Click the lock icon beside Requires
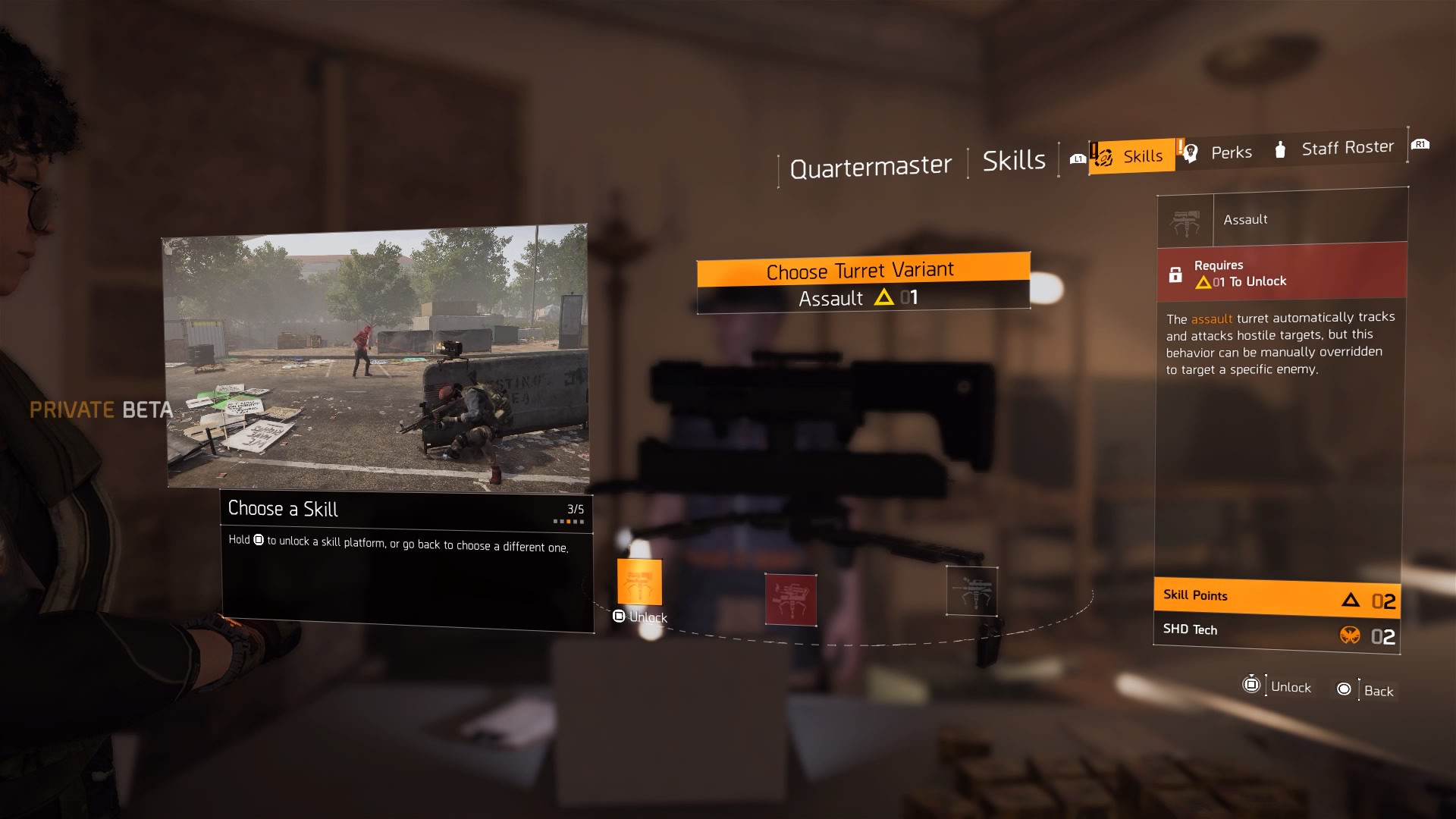Image resolution: width=1456 pixels, height=819 pixels. click(x=1176, y=273)
